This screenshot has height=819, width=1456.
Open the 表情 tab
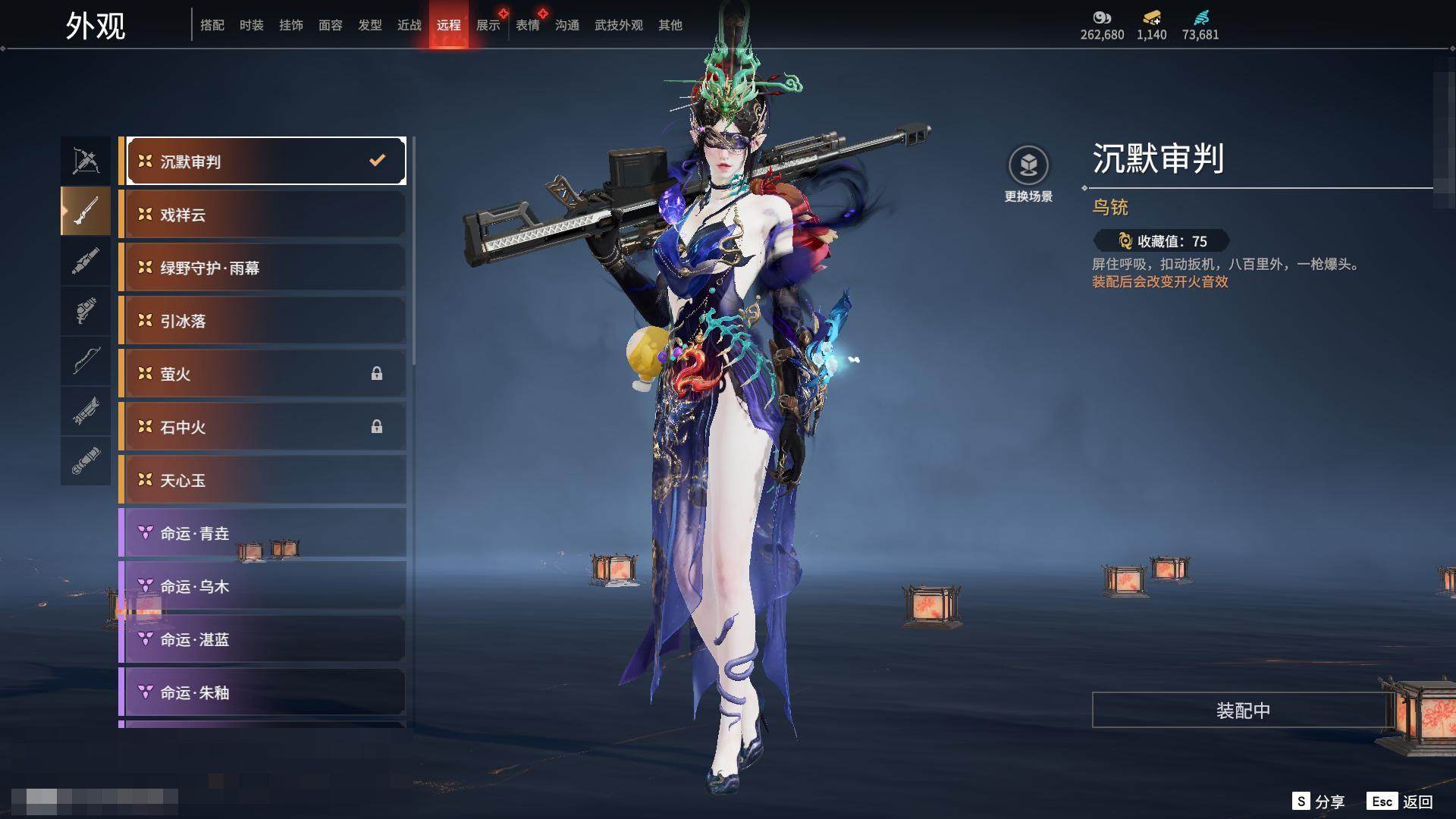click(527, 25)
